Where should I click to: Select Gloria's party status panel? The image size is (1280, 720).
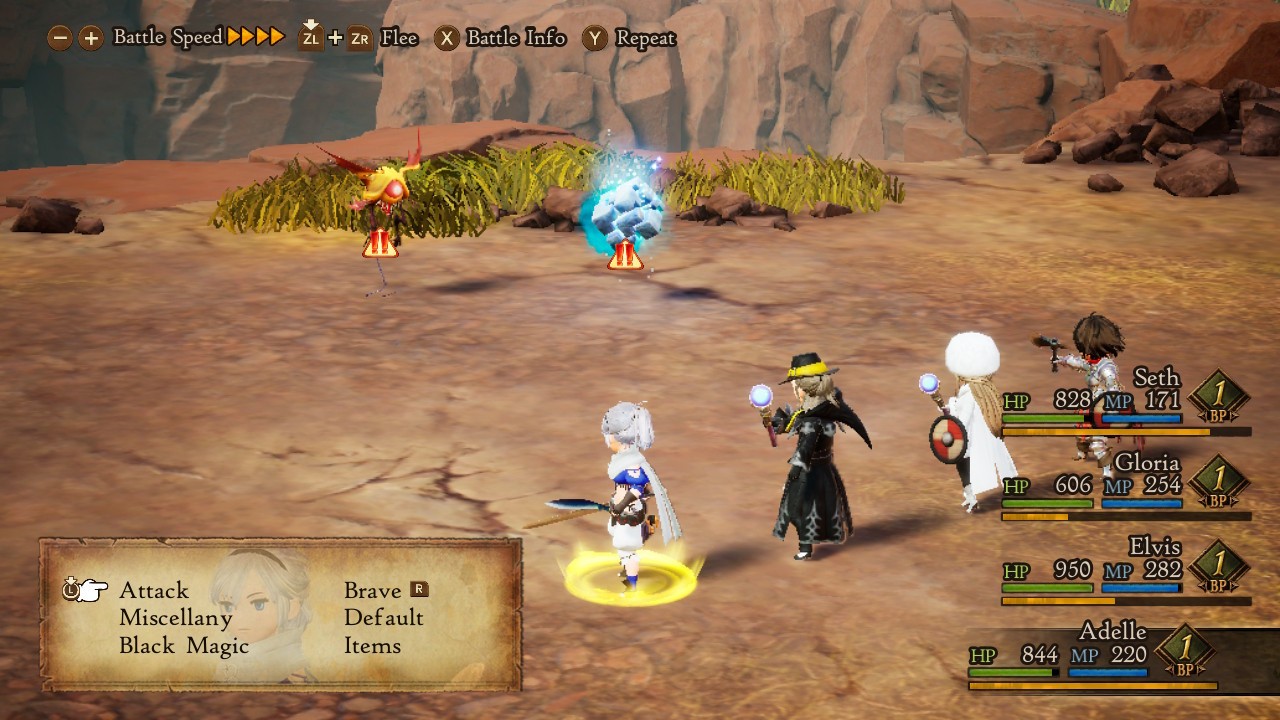click(x=1125, y=485)
